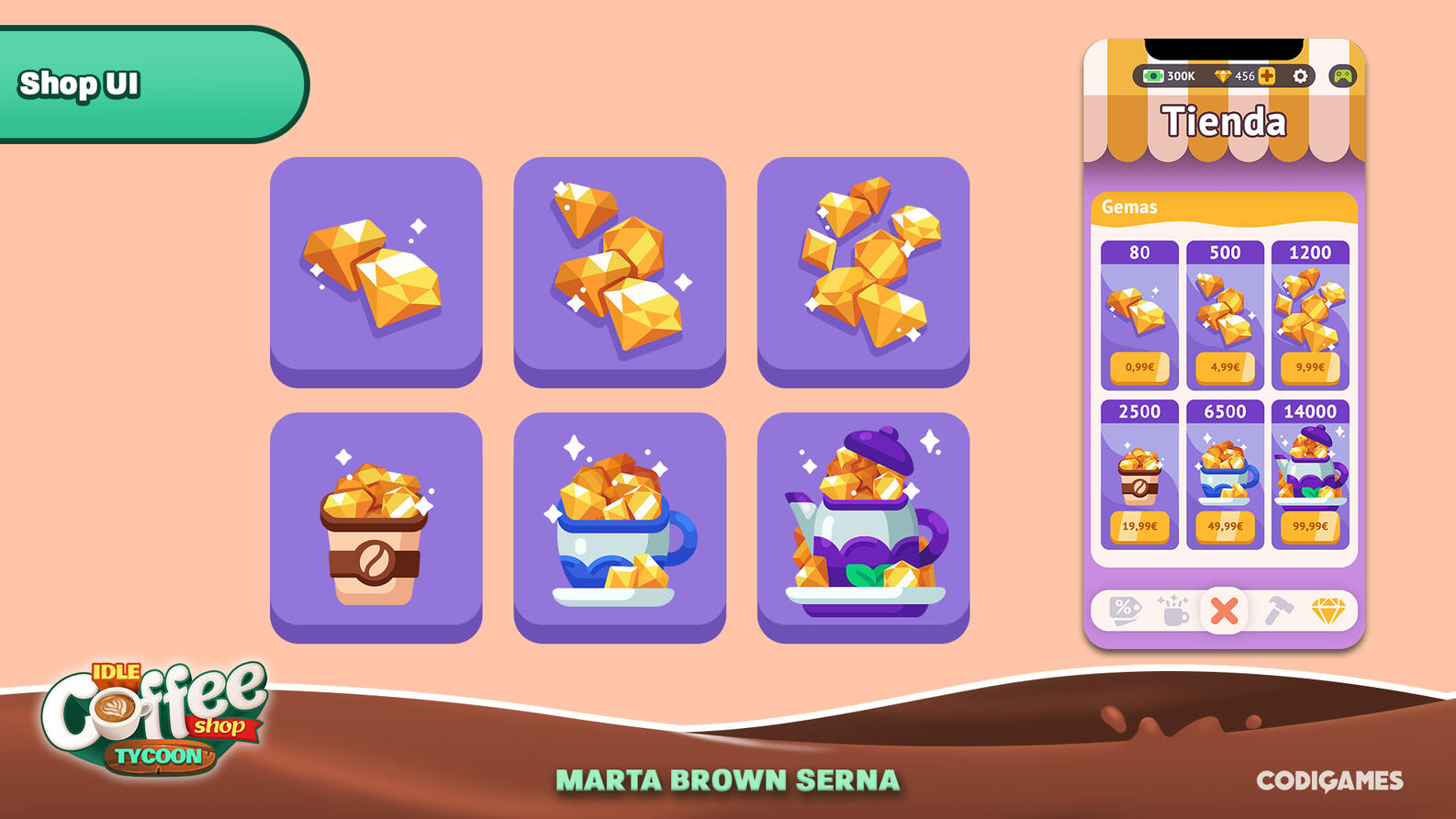Buy the 80 gems pack for 0,99€
This screenshot has width=1456, height=819.
click(1139, 367)
